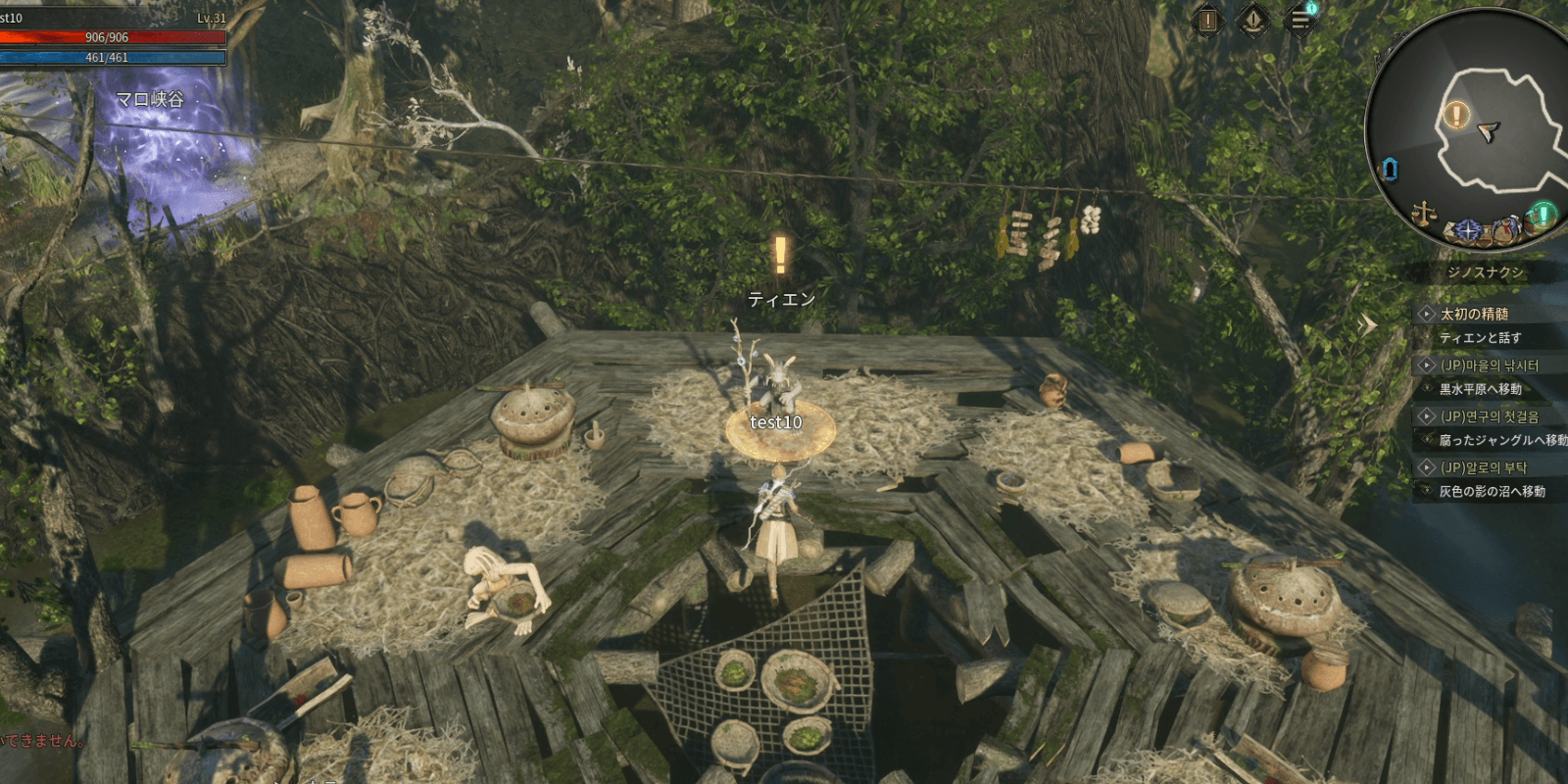The height and width of the screenshot is (784, 1568).
Task: Open the loot bag icon
Action: point(1504,231)
